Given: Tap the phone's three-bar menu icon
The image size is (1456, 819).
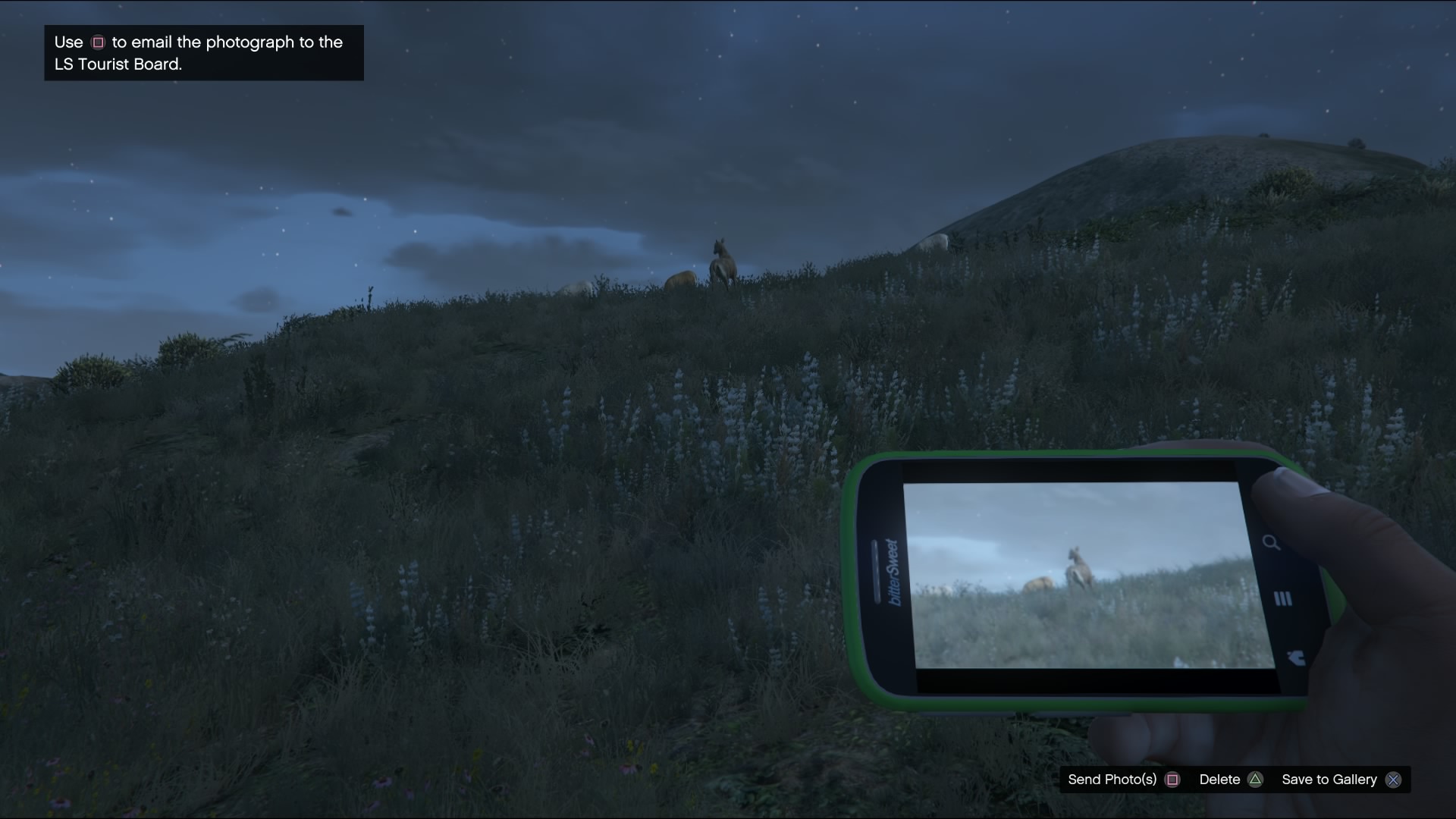Looking at the screenshot, I should point(1282,599).
